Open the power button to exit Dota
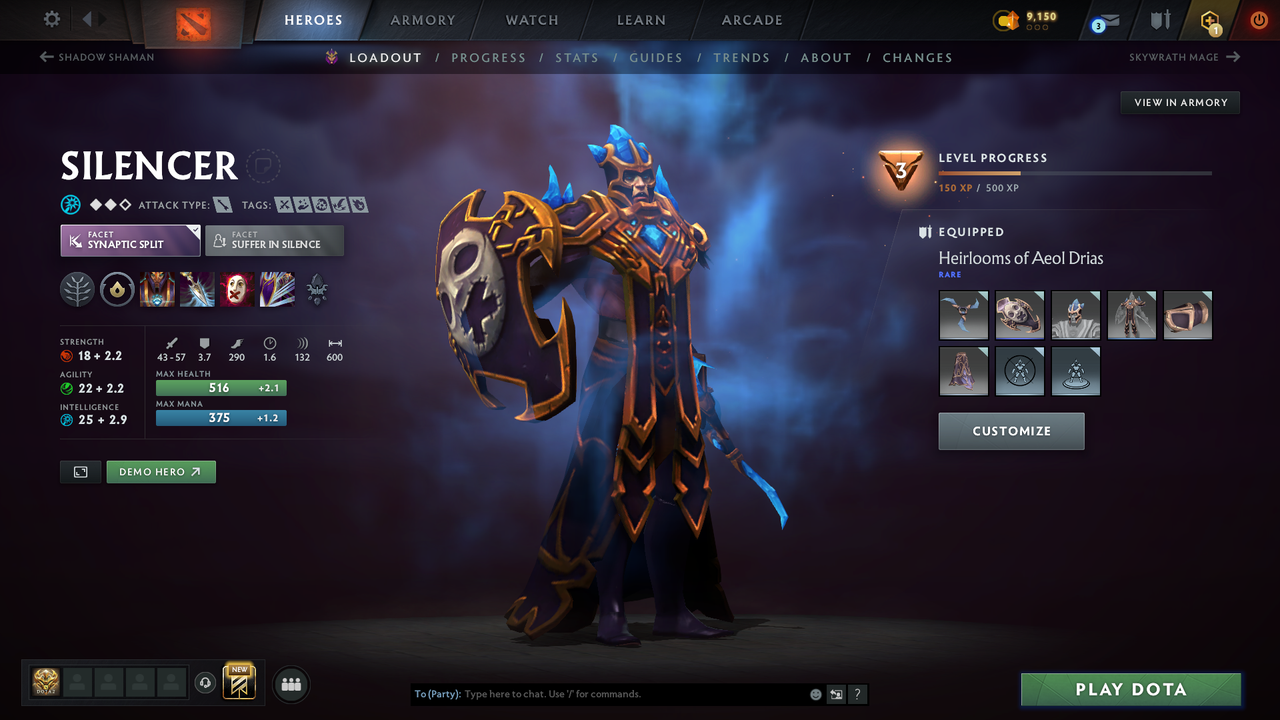The width and height of the screenshot is (1280, 720). pos(1258,20)
